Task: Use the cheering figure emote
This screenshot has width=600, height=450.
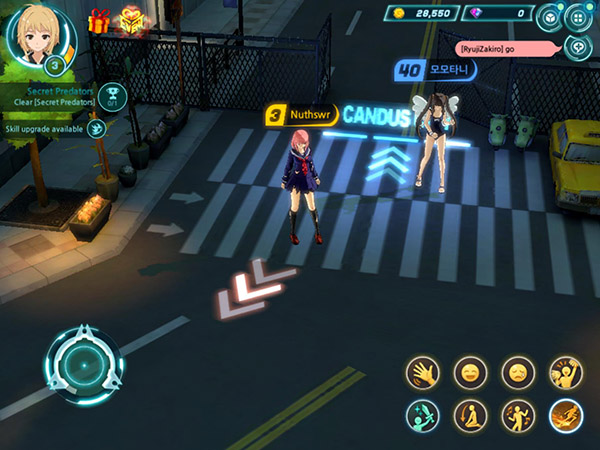Action: [x=566, y=374]
